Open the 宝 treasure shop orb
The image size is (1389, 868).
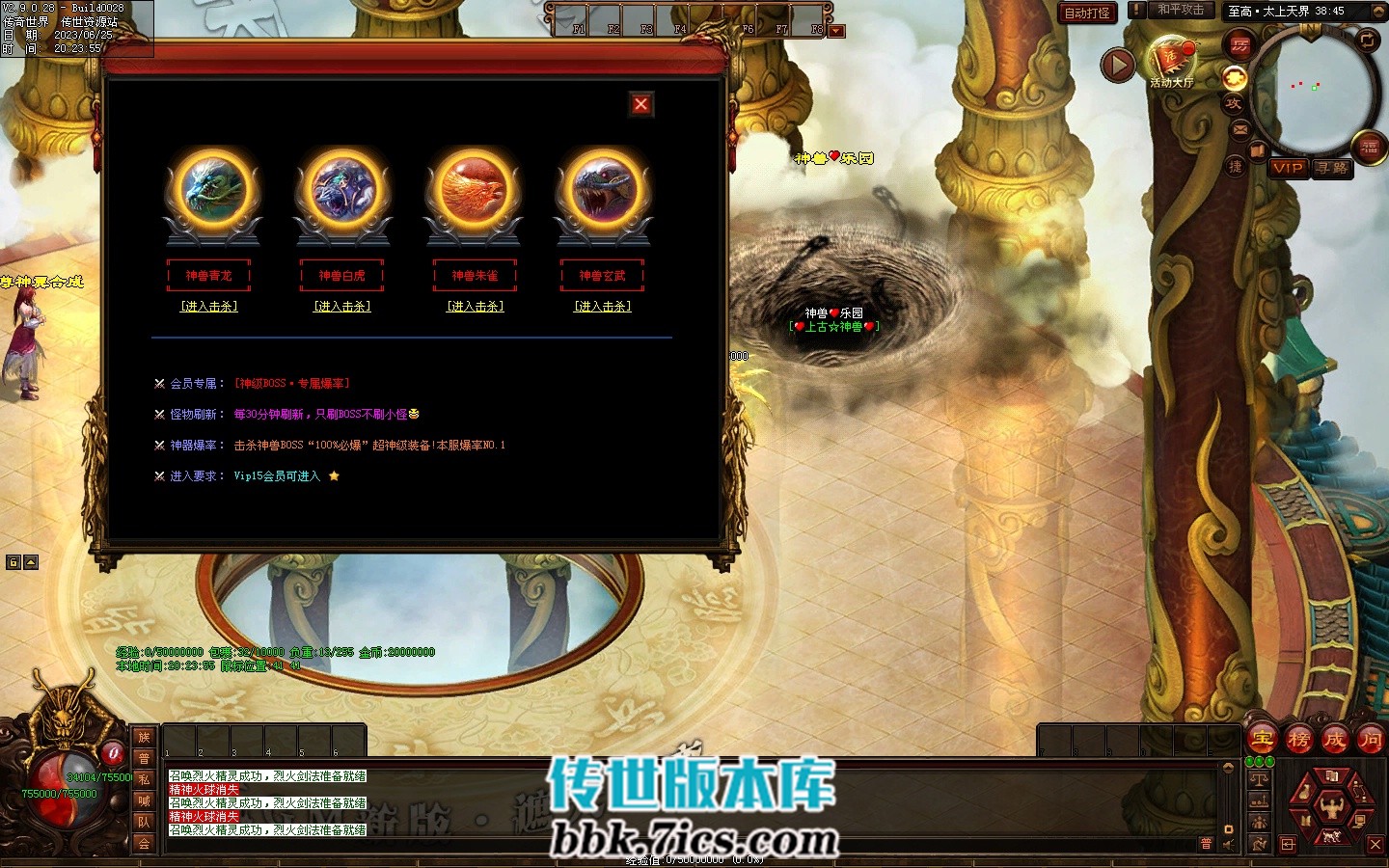click(1263, 740)
